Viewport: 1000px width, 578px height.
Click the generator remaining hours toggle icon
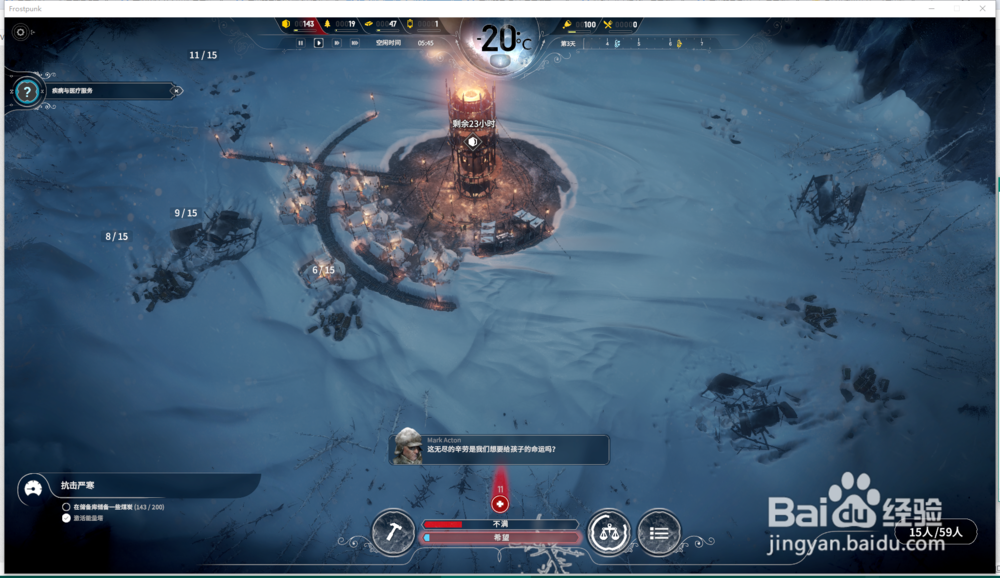pos(473,142)
